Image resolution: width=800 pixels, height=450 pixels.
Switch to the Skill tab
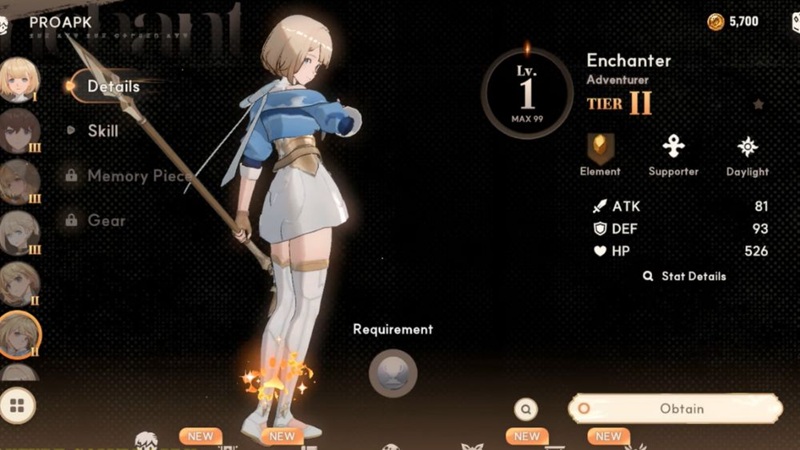pyautogui.click(x=102, y=131)
